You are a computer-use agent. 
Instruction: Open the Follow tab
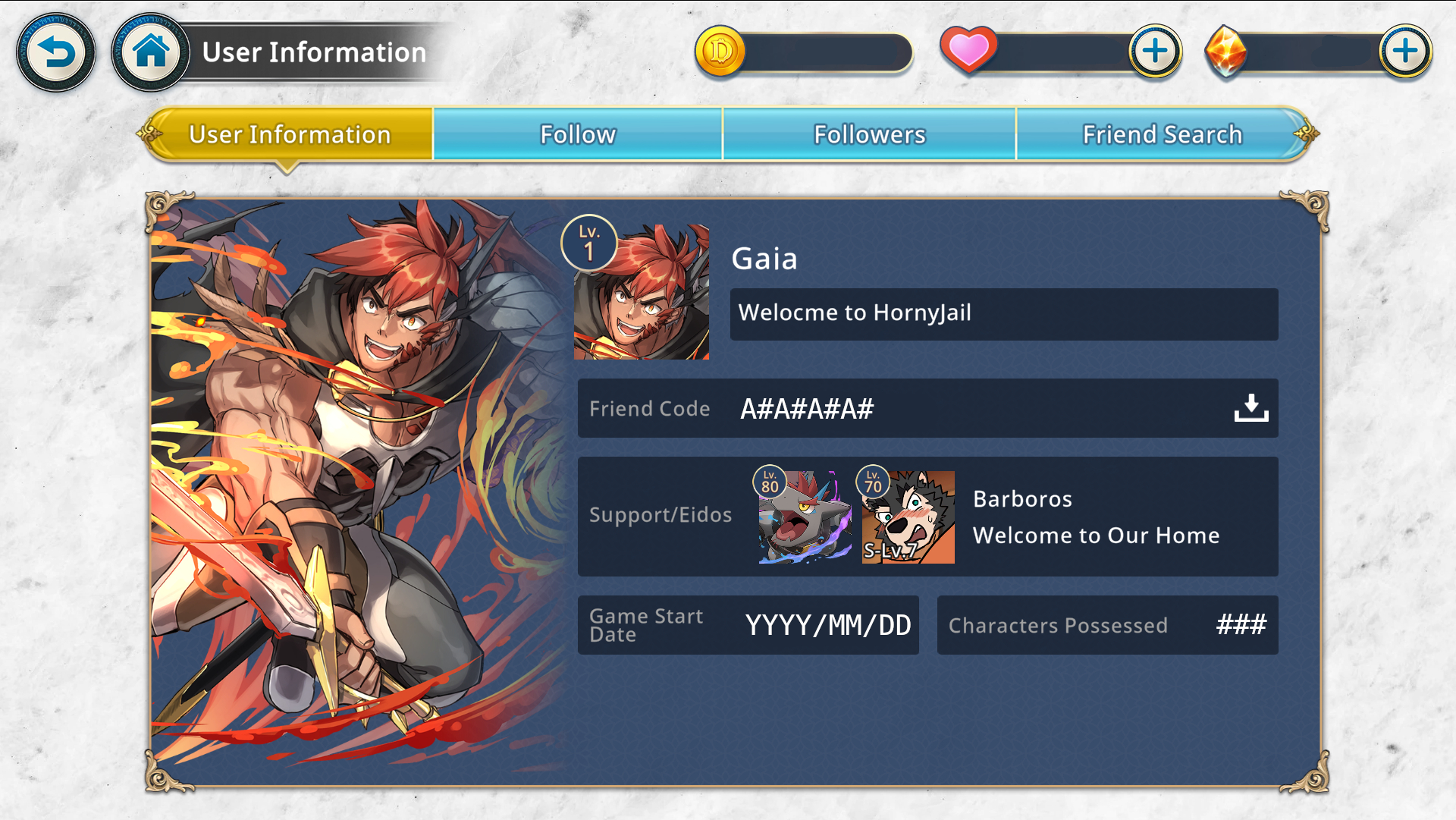[x=578, y=134]
